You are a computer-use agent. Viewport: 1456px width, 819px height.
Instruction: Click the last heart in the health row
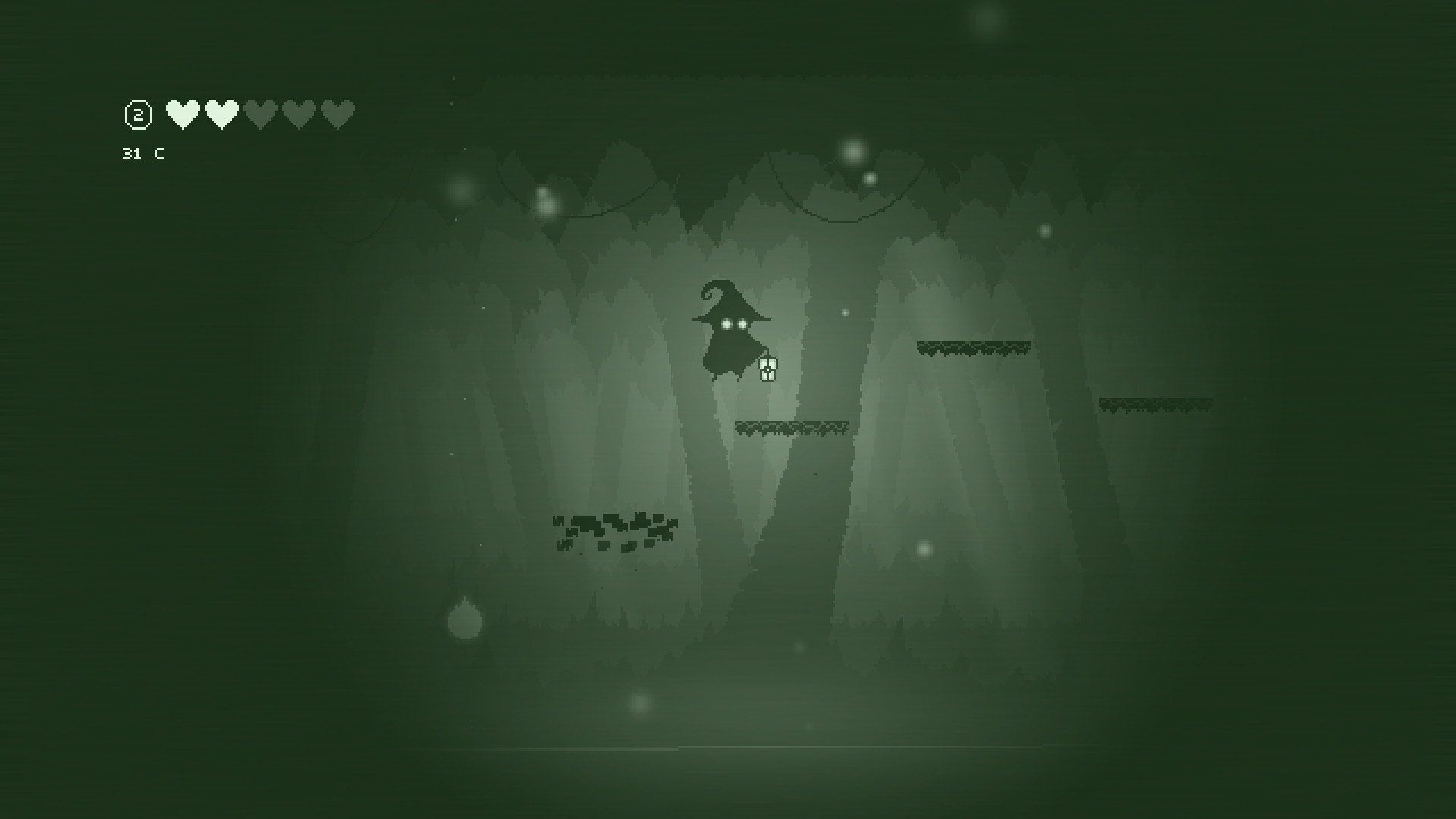(x=337, y=115)
